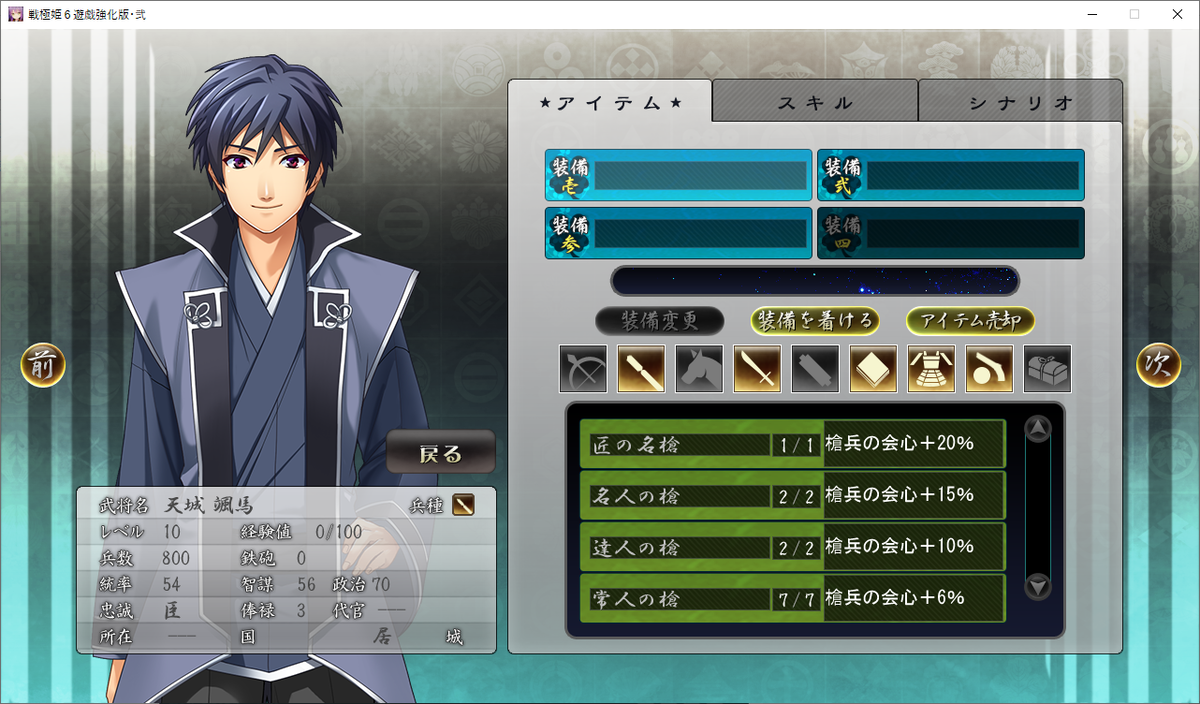Select equipment slot 弐
The image size is (1200, 704).
pos(950,176)
